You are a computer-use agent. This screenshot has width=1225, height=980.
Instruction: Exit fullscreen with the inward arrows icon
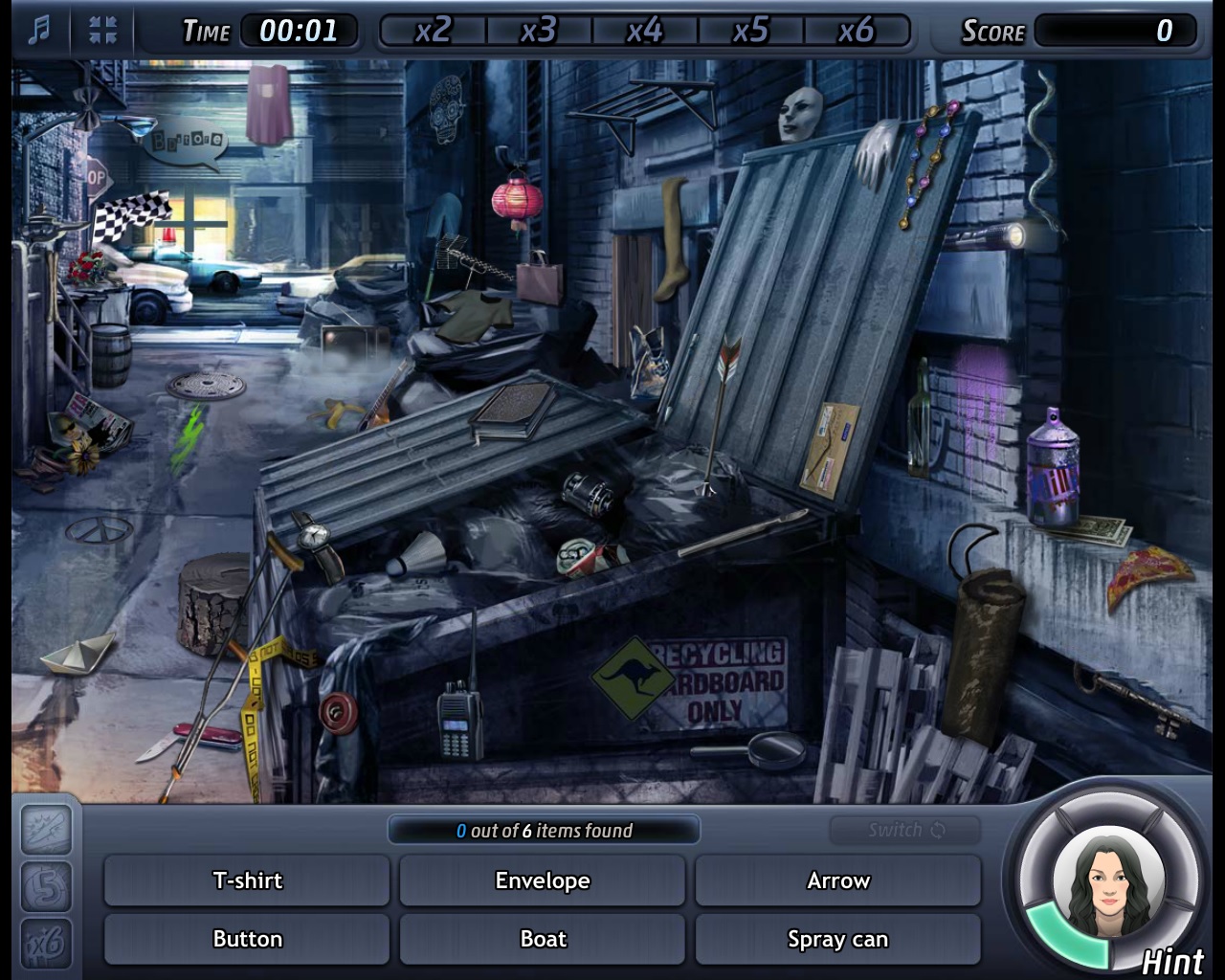tap(102, 31)
